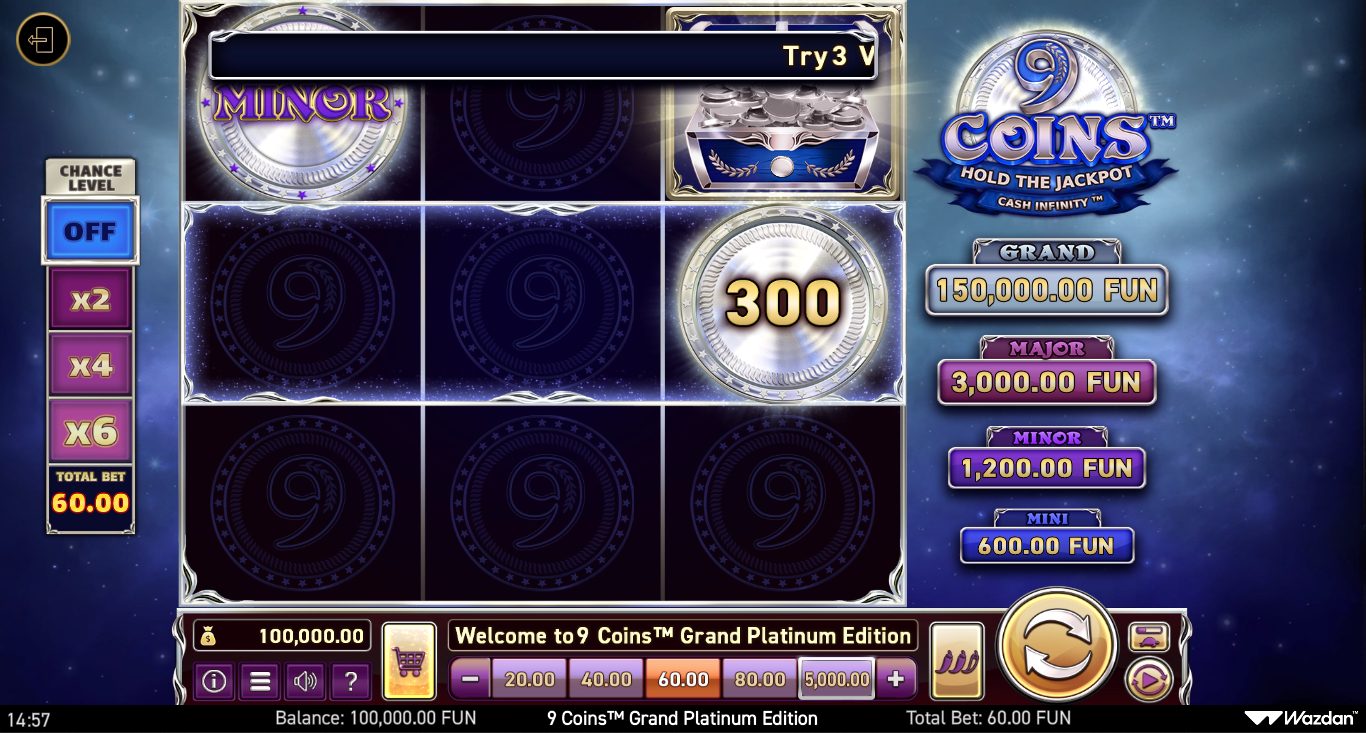The height and width of the screenshot is (733, 1366).
Task: Click the question mark help icon
Action: pyautogui.click(x=350, y=681)
